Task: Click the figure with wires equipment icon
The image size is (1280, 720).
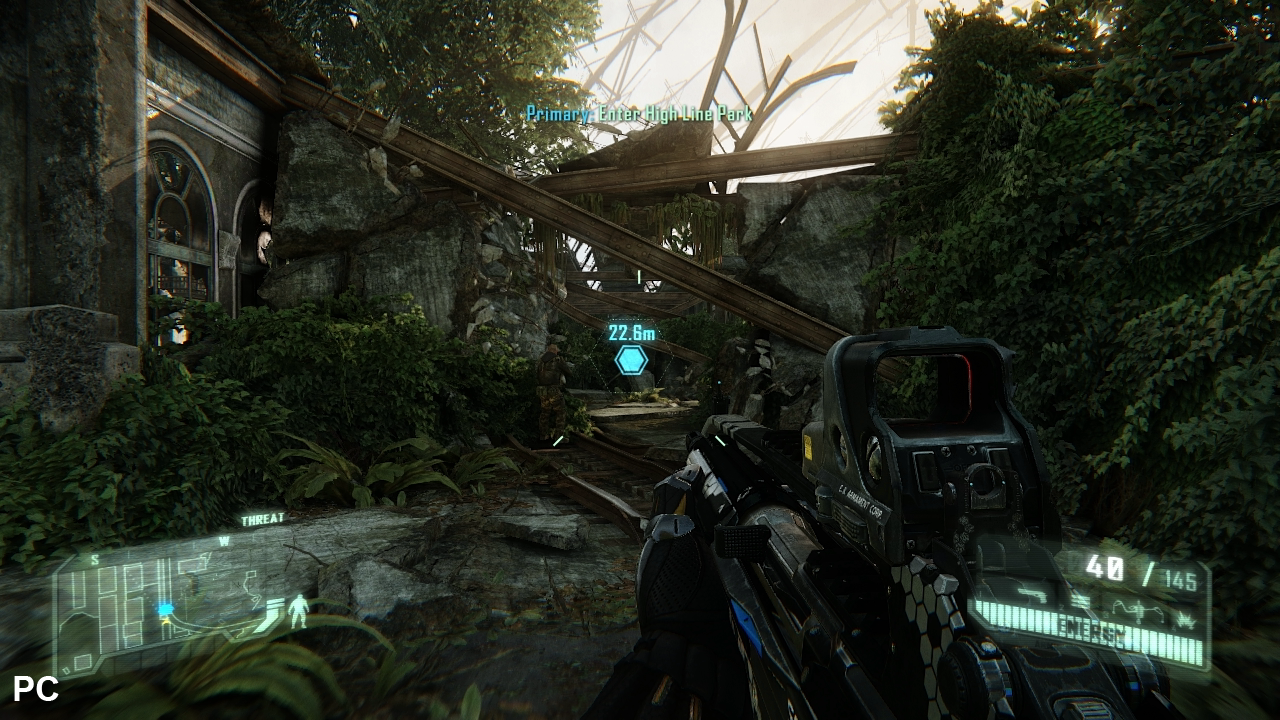Action: coord(1138,611)
